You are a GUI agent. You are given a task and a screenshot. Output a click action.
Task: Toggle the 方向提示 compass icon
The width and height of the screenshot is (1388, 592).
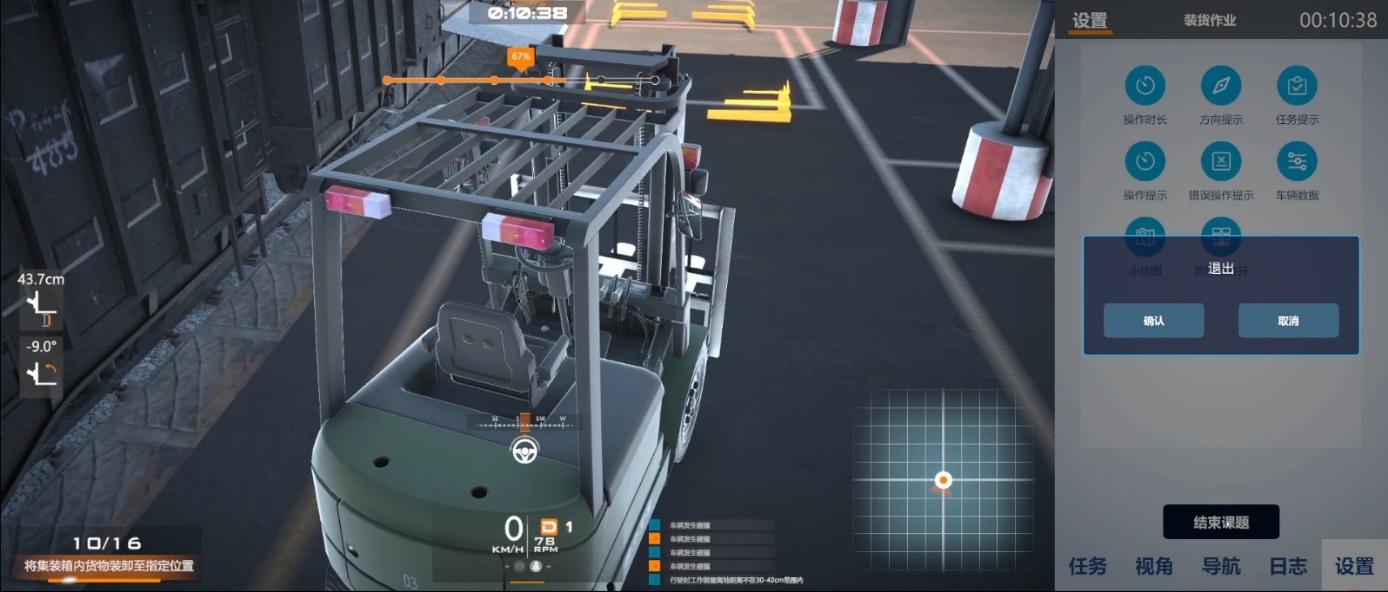coord(1221,86)
